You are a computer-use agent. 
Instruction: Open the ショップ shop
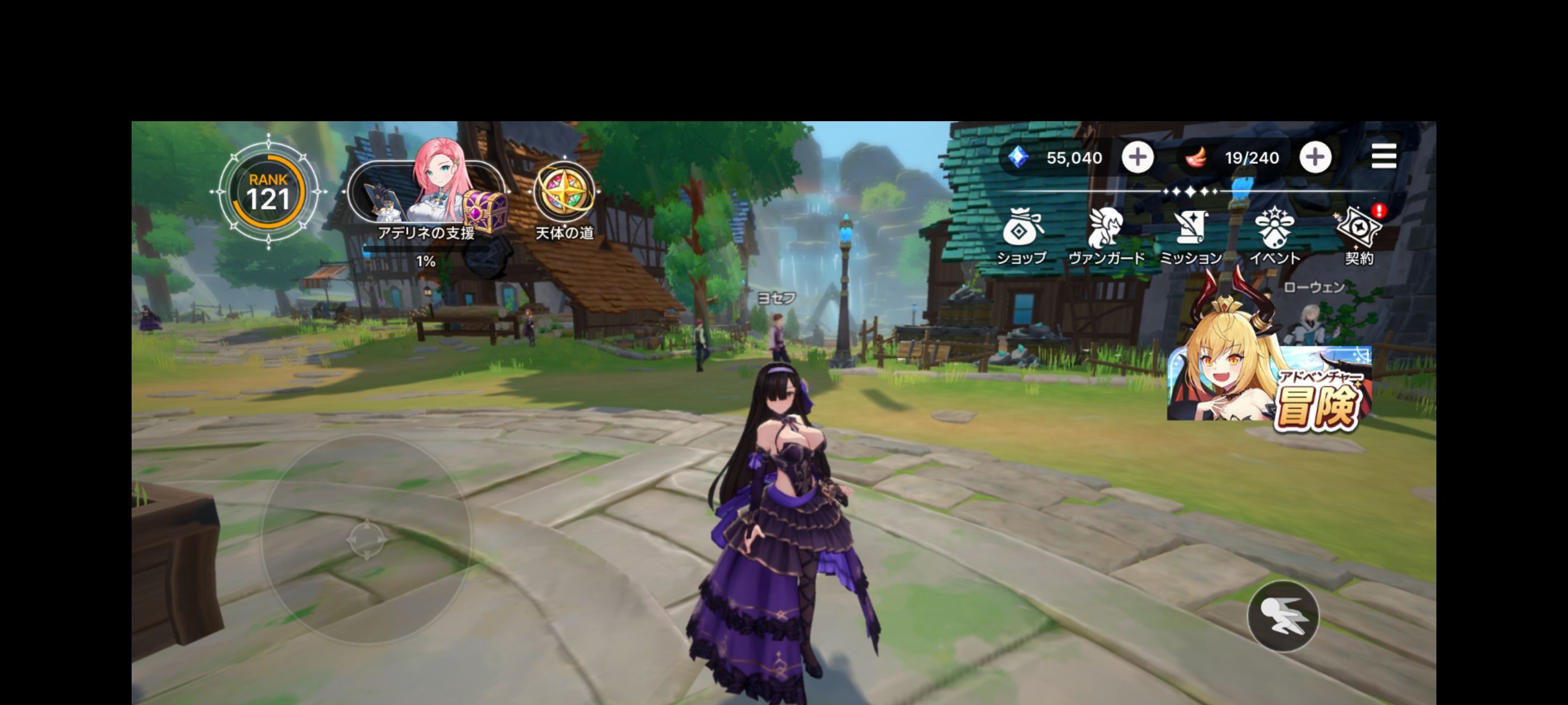(x=1022, y=236)
